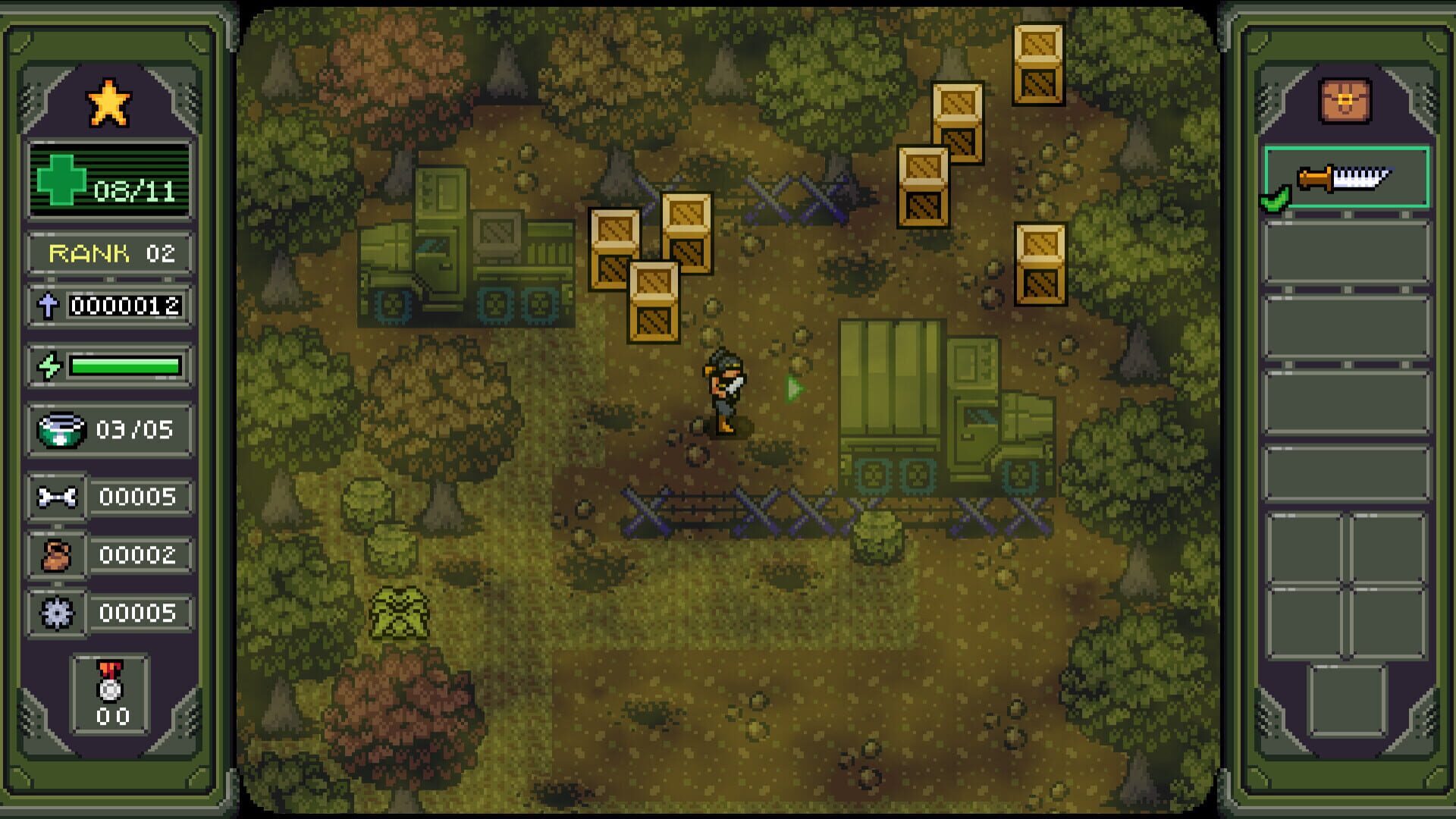Click the player character
Viewport: 1456px width, 819px height.
[724, 394]
